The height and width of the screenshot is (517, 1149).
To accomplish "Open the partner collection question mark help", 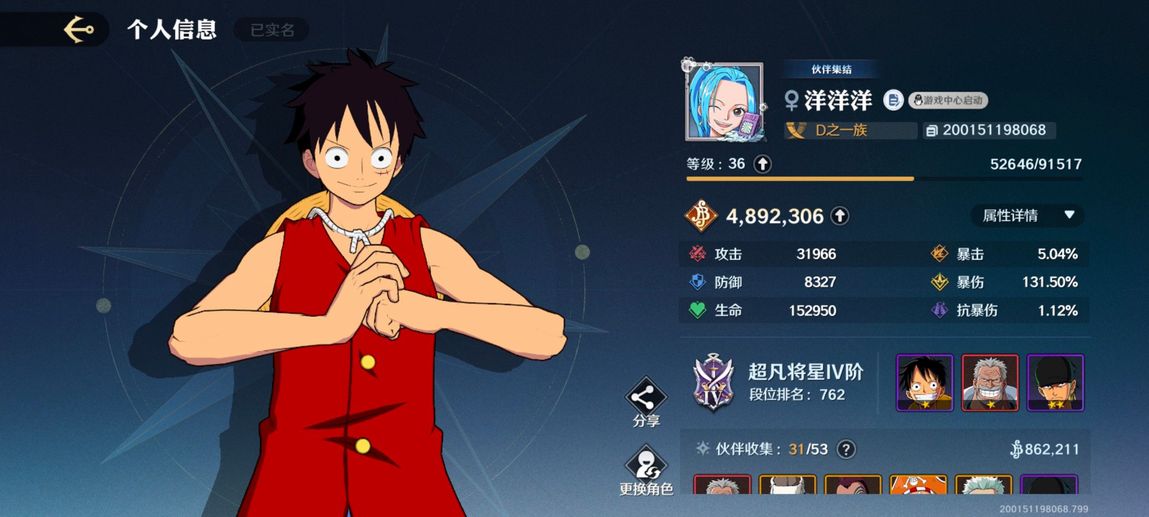I will click(846, 449).
